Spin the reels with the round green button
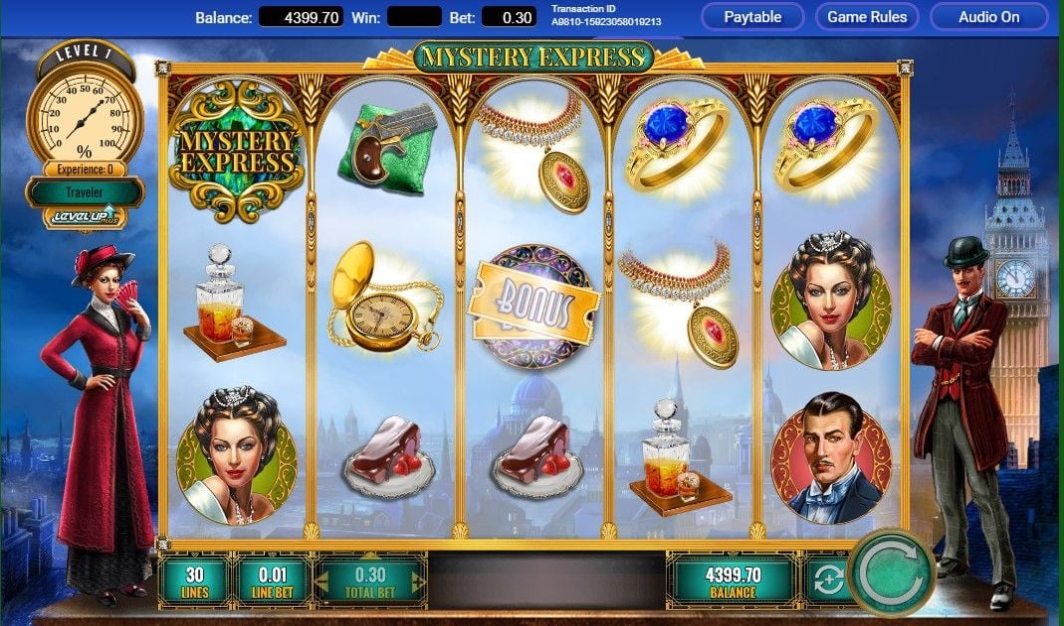The height and width of the screenshot is (626, 1064). coord(891,572)
